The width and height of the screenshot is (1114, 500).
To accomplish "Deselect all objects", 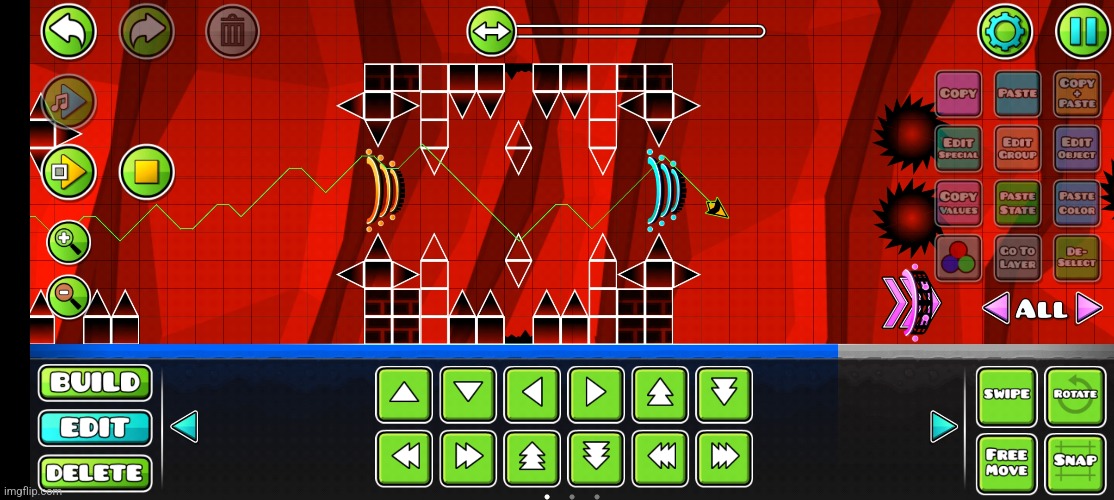I will 1077,257.
